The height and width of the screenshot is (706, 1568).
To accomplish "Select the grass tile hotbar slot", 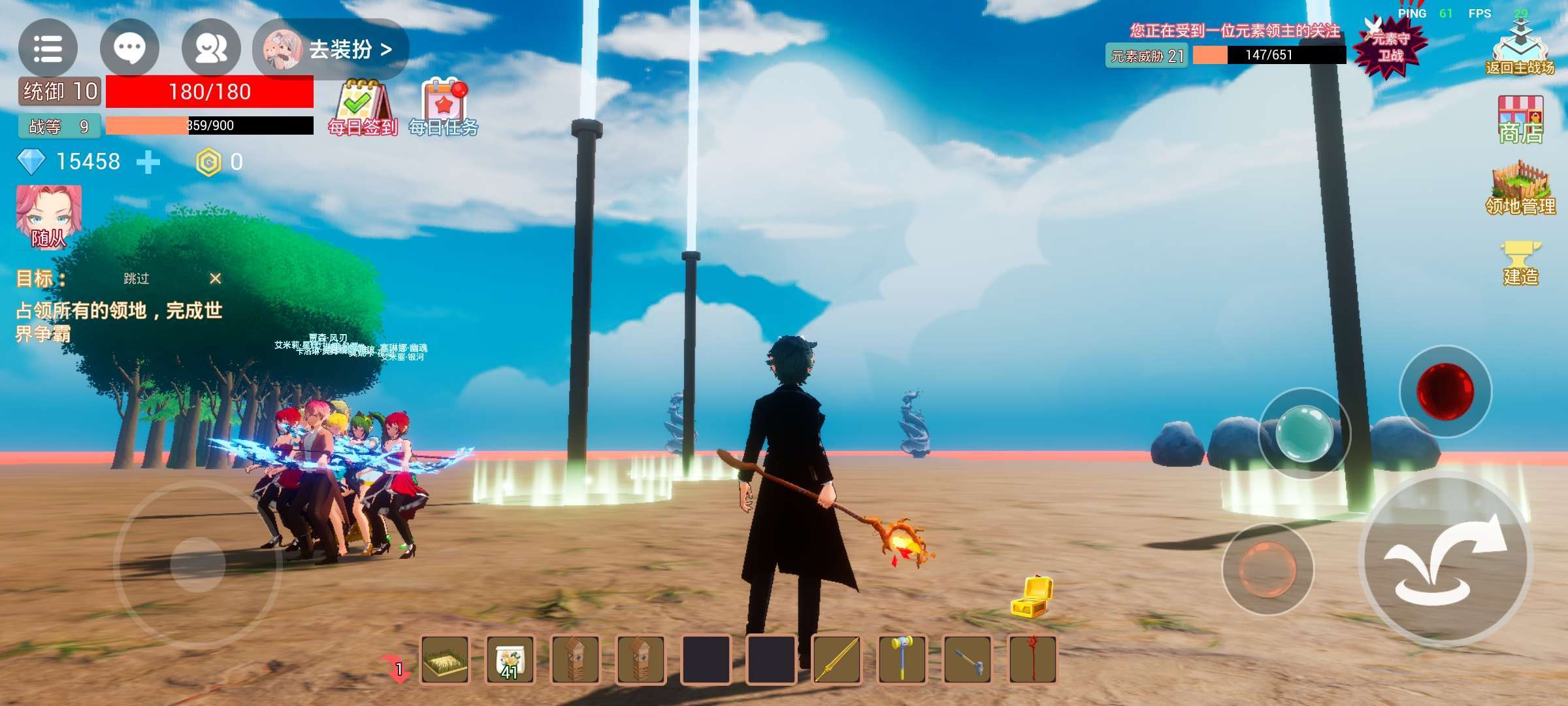I will 445,660.
